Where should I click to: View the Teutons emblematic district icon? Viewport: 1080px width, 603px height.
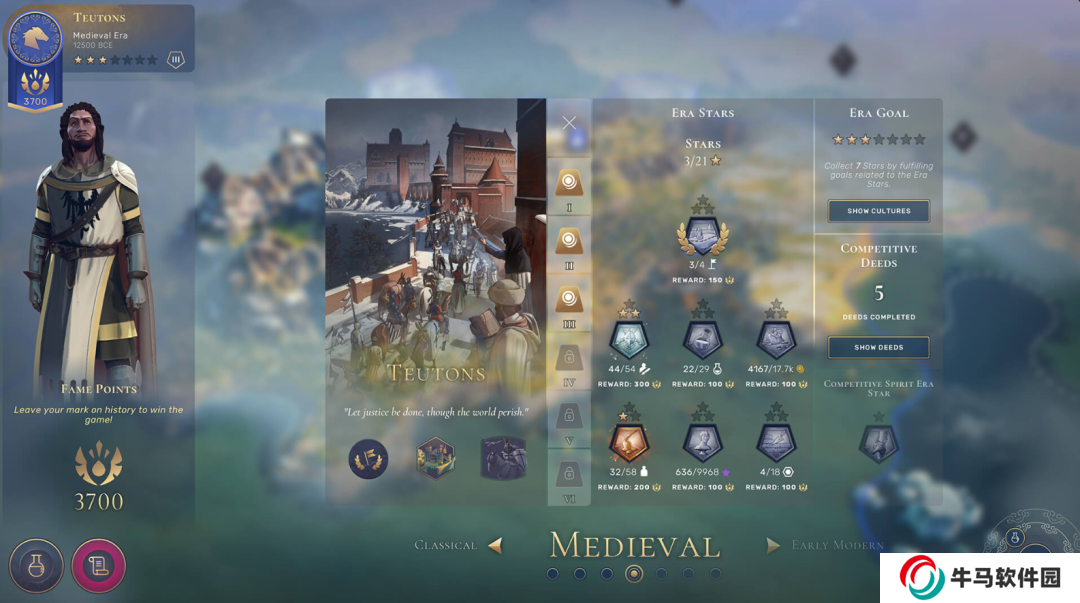point(436,459)
